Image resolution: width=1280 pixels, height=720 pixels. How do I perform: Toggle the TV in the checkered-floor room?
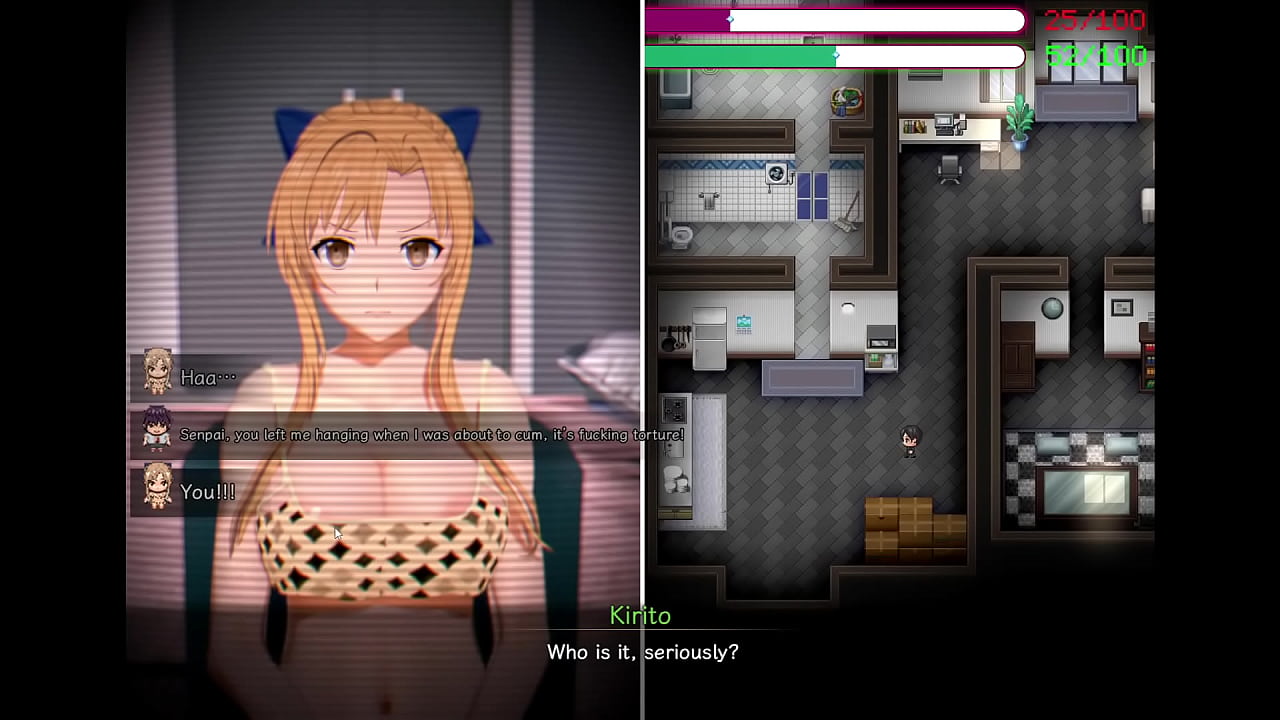[1086, 490]
